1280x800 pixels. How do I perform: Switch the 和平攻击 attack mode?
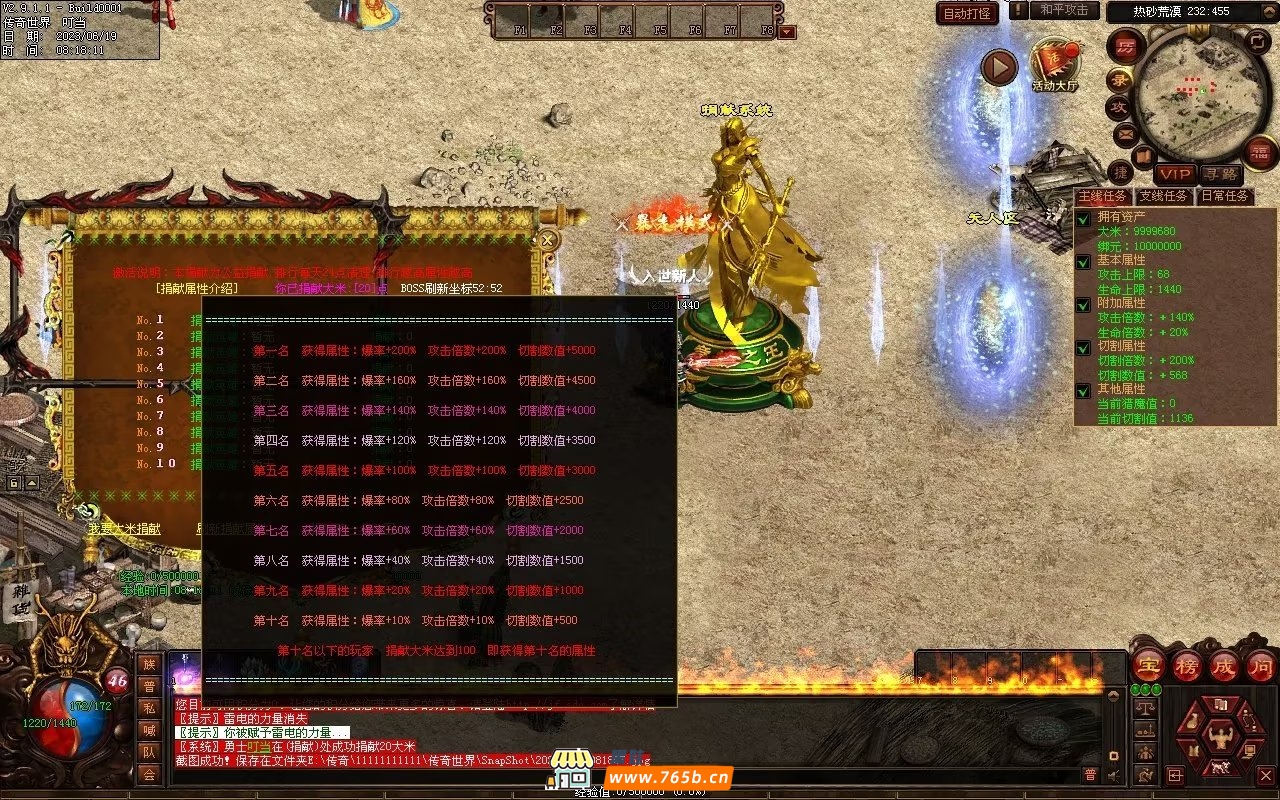click(x=1064, y=10)
